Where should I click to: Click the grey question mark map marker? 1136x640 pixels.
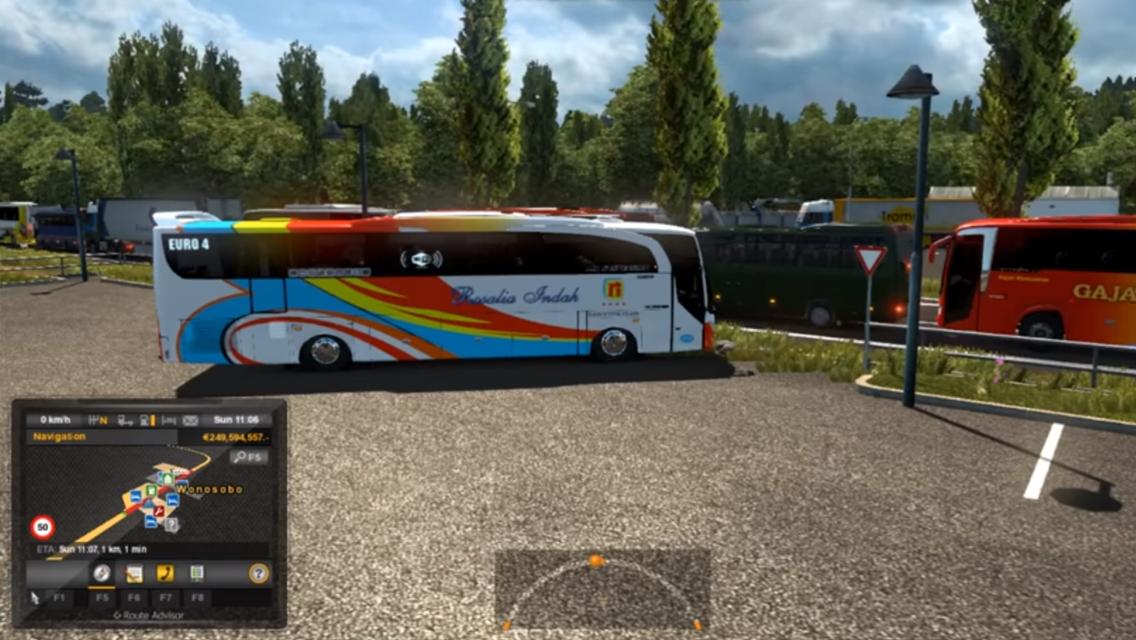171,524
